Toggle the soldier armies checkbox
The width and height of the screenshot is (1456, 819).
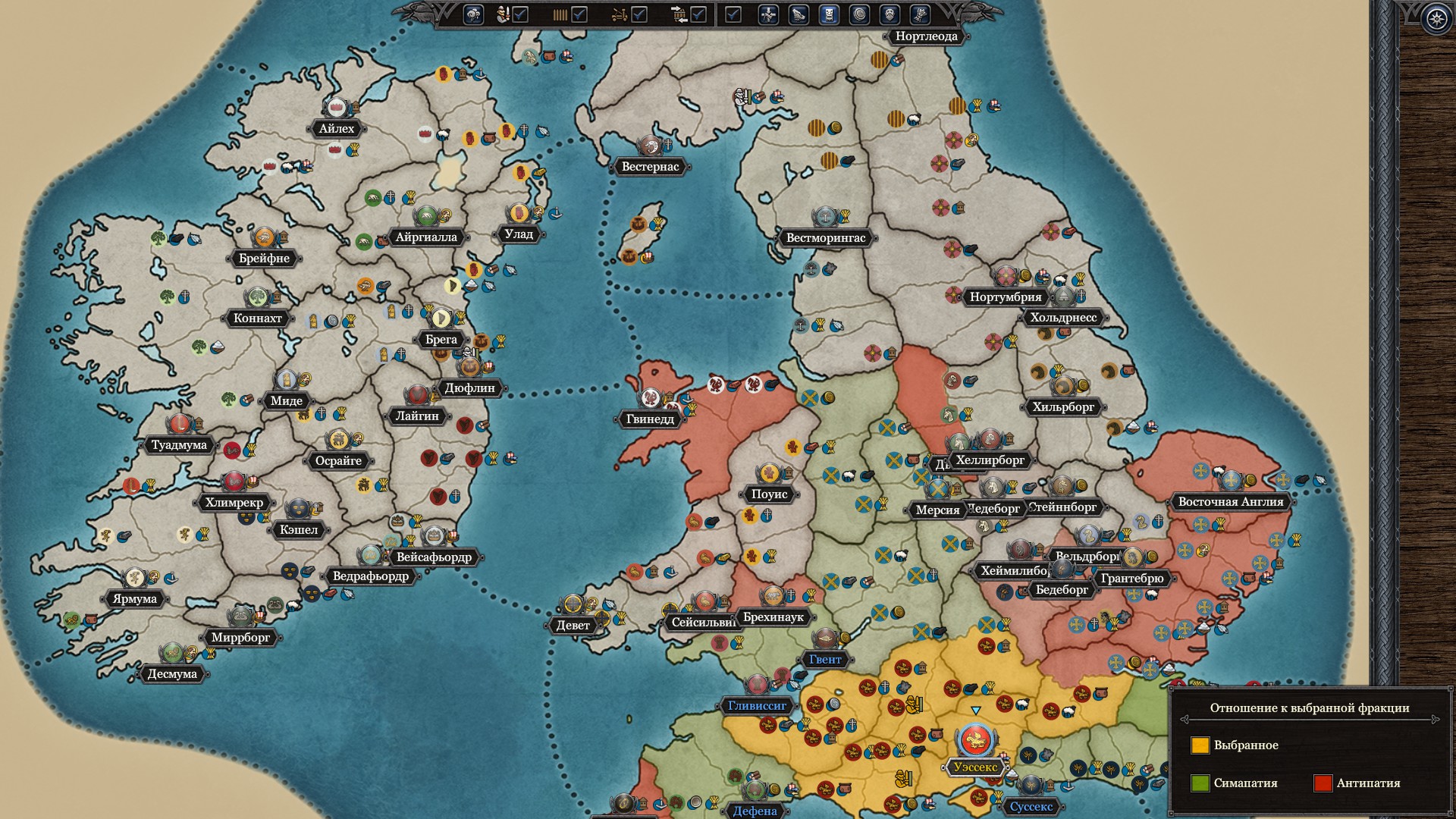click(520, 14)
